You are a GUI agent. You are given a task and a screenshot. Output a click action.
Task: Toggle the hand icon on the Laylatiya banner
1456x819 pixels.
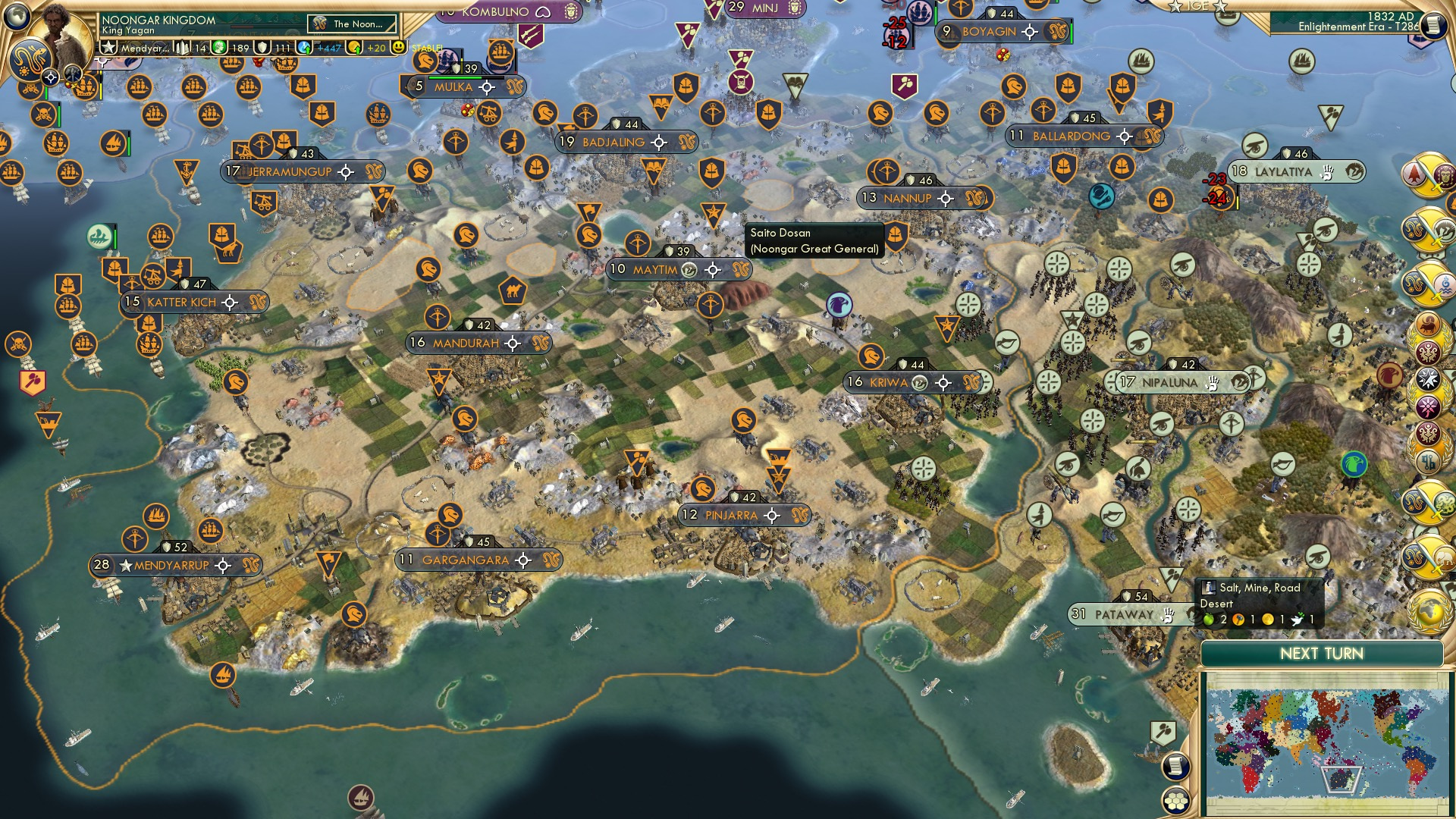click(1327, 174)
